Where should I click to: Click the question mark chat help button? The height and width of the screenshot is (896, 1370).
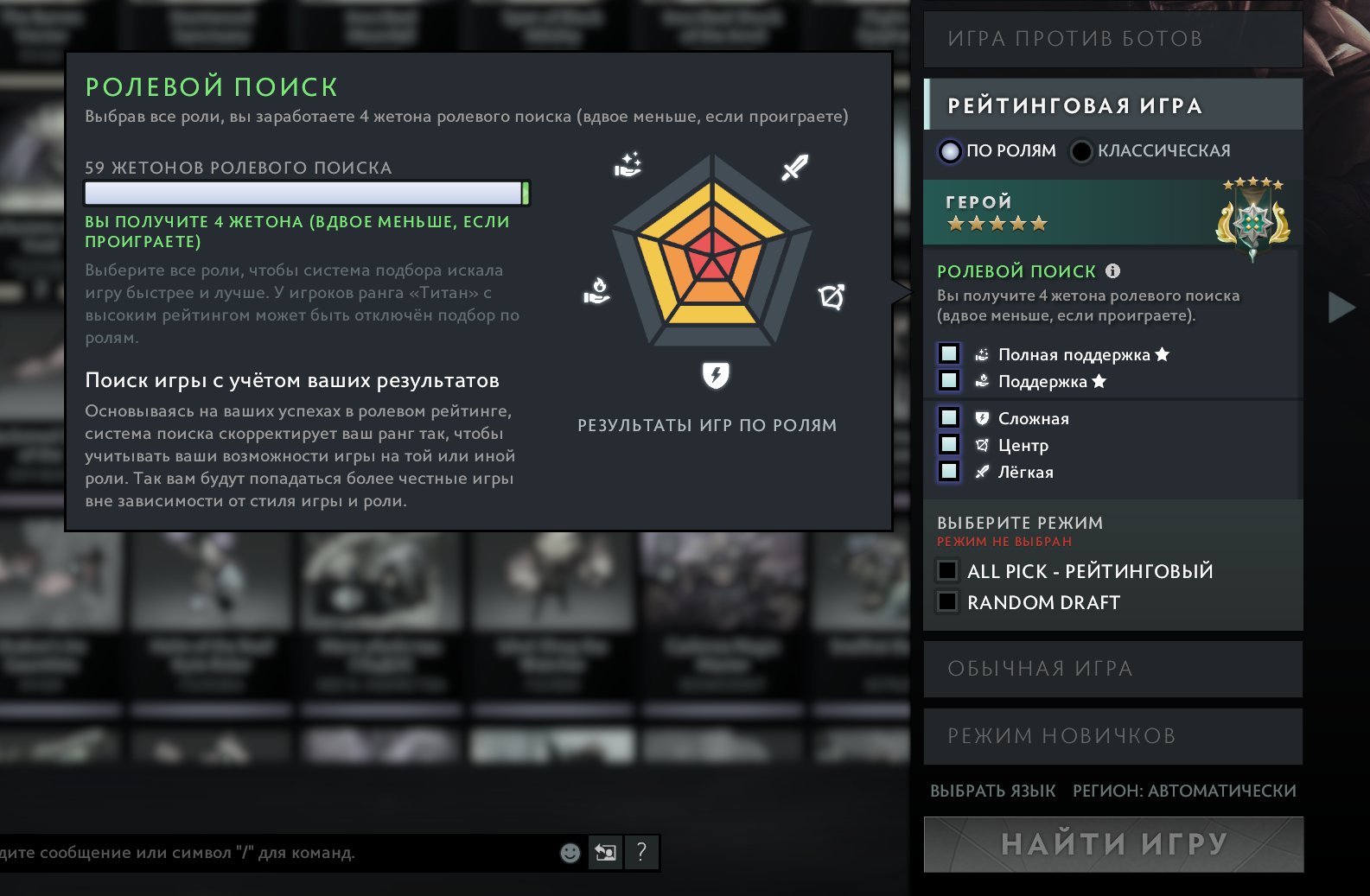pyautogui.click(x=641, y=853)
